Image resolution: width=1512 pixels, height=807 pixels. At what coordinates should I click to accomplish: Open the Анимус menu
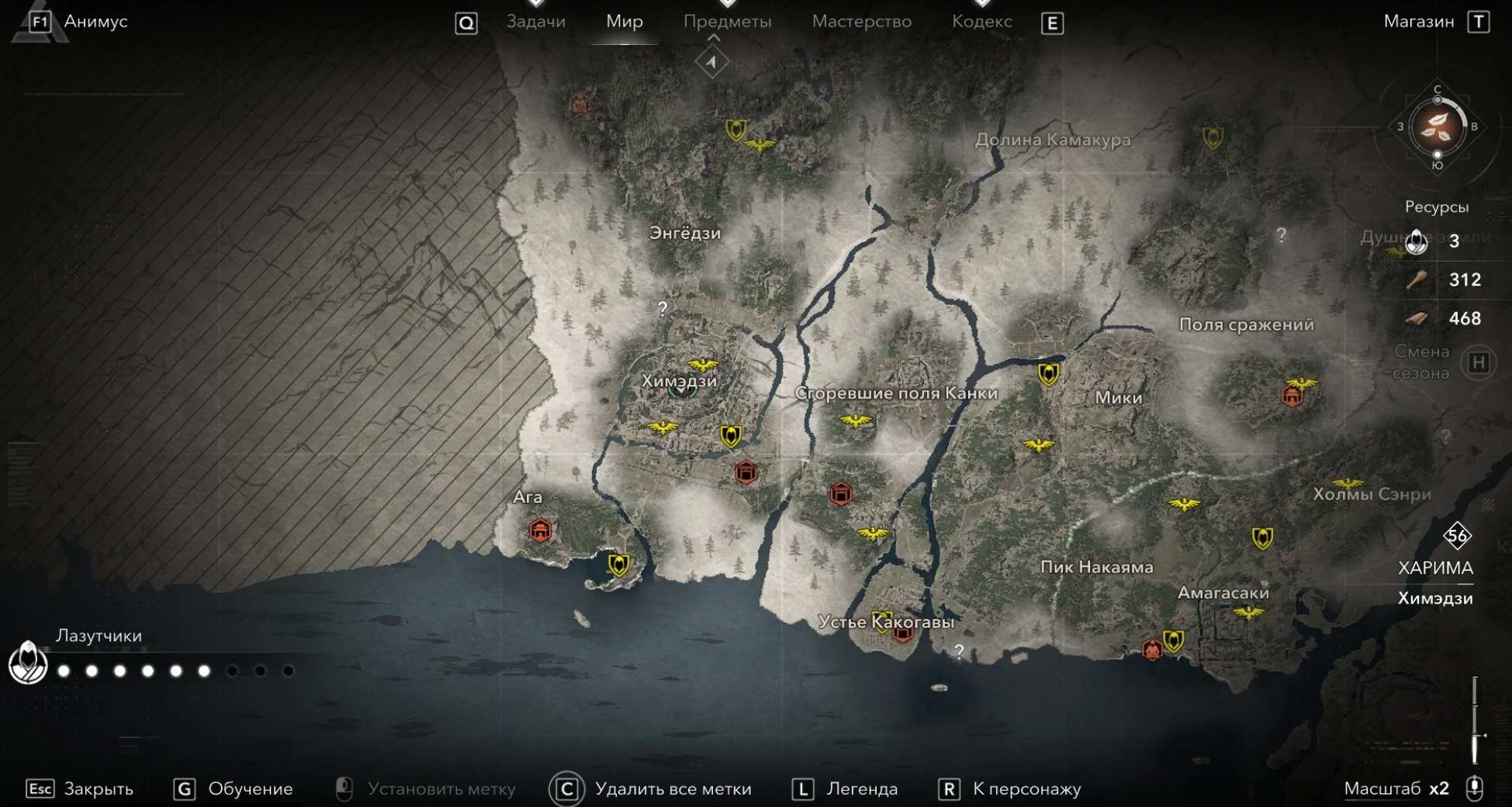point(95,22)
